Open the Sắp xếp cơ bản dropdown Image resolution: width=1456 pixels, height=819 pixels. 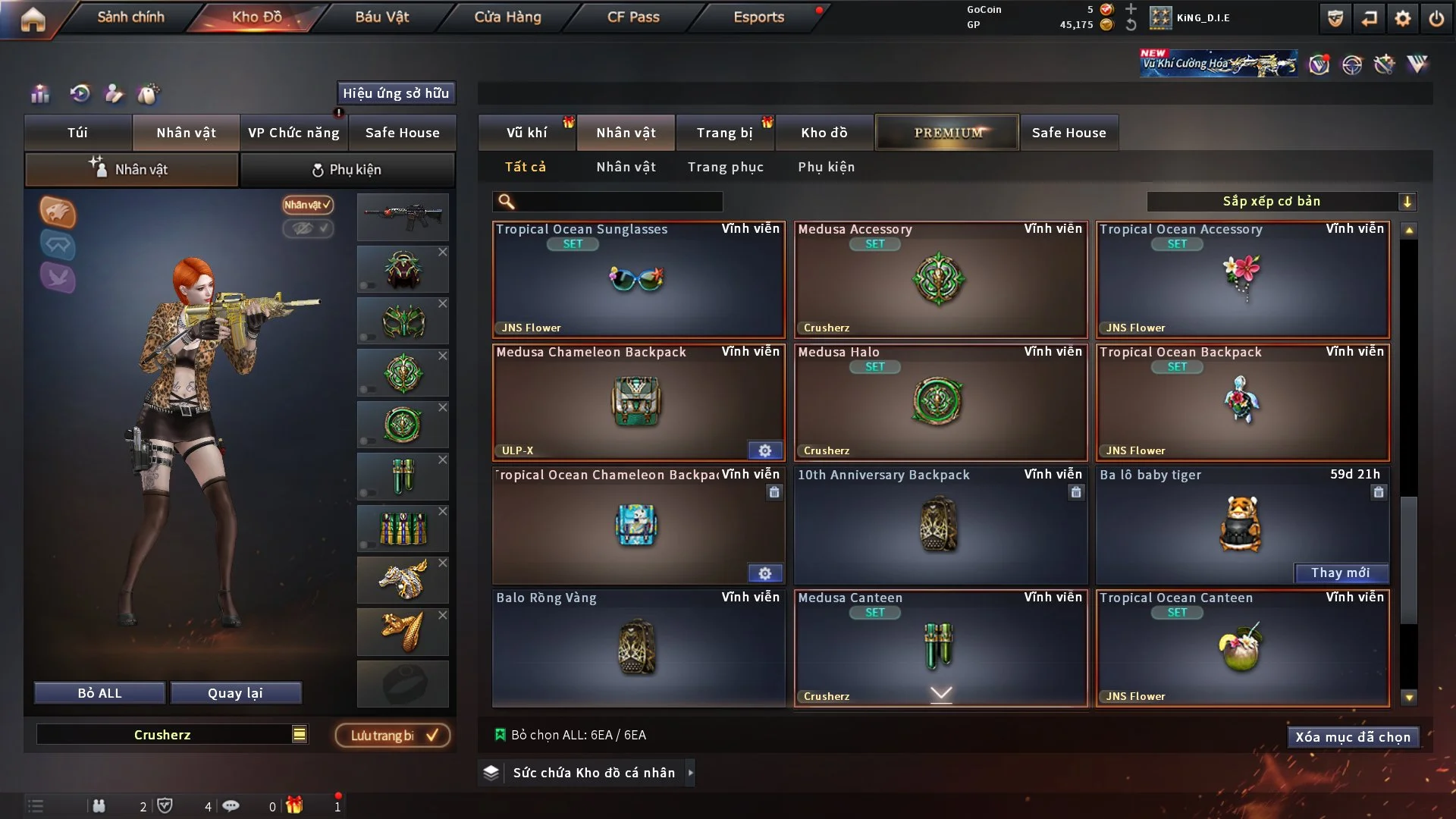pos(1281,202)
